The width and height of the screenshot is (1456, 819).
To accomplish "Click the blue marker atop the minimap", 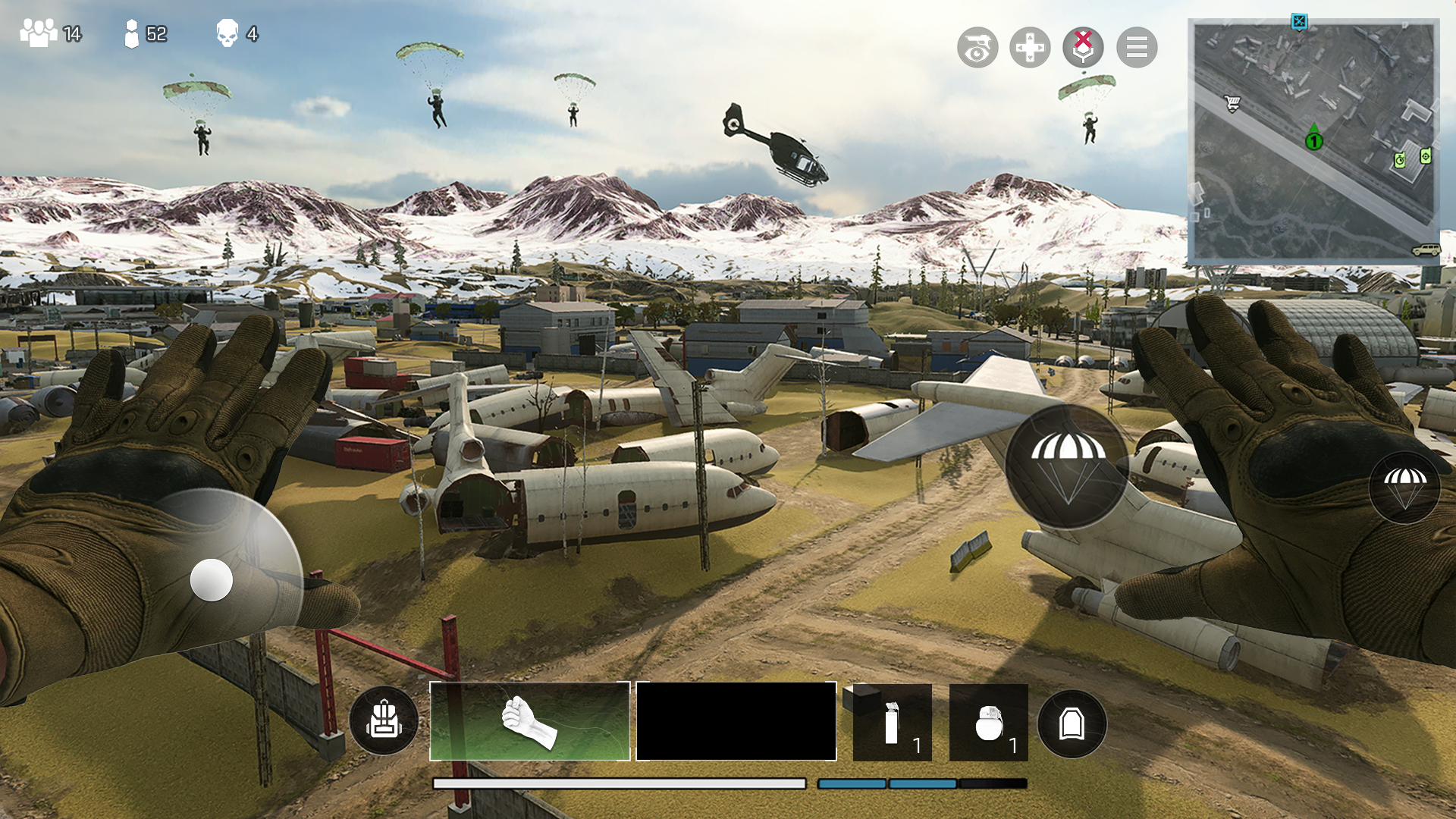I will tap(1299, 21).
